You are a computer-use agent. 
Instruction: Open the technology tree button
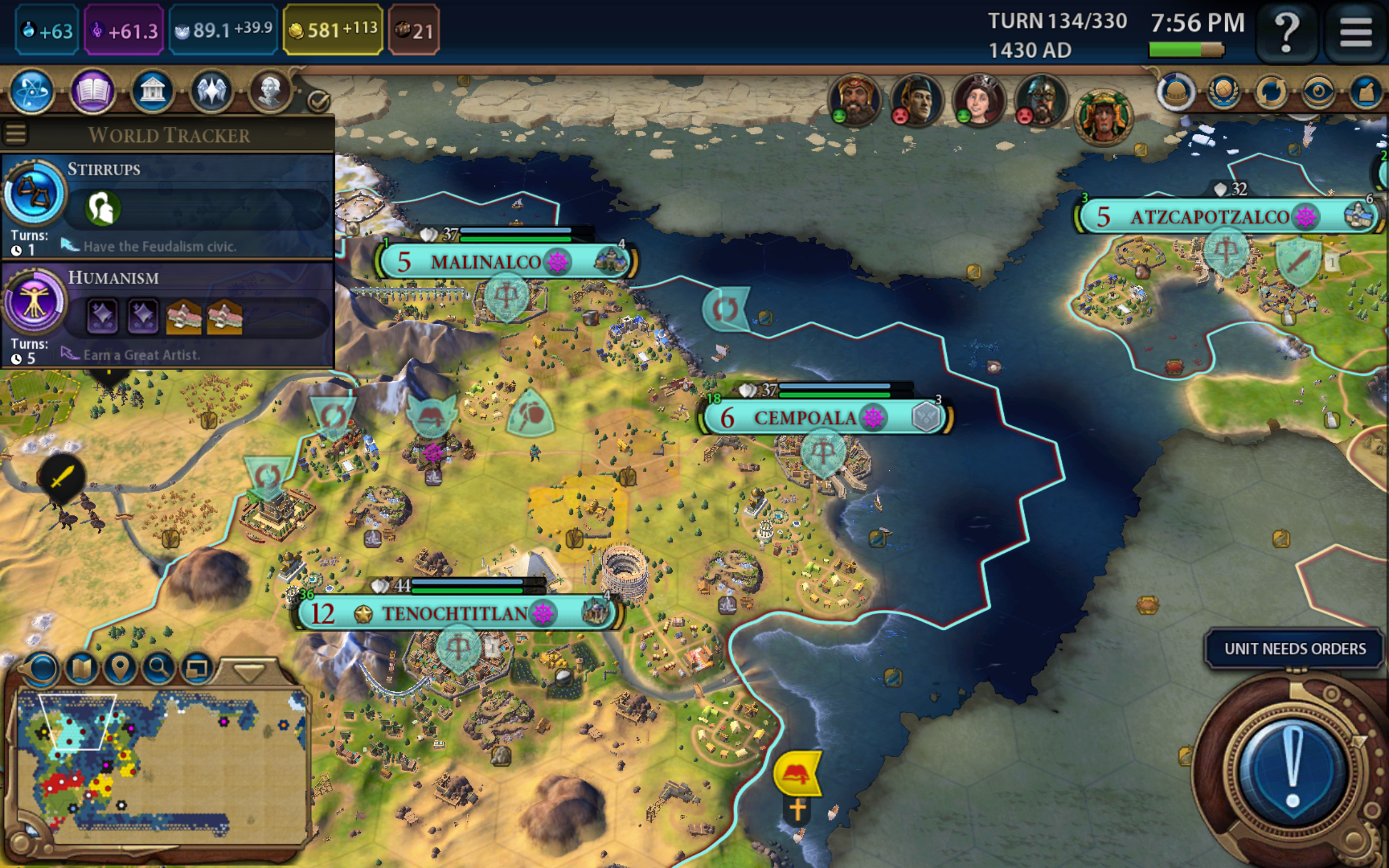pos(32,91)
